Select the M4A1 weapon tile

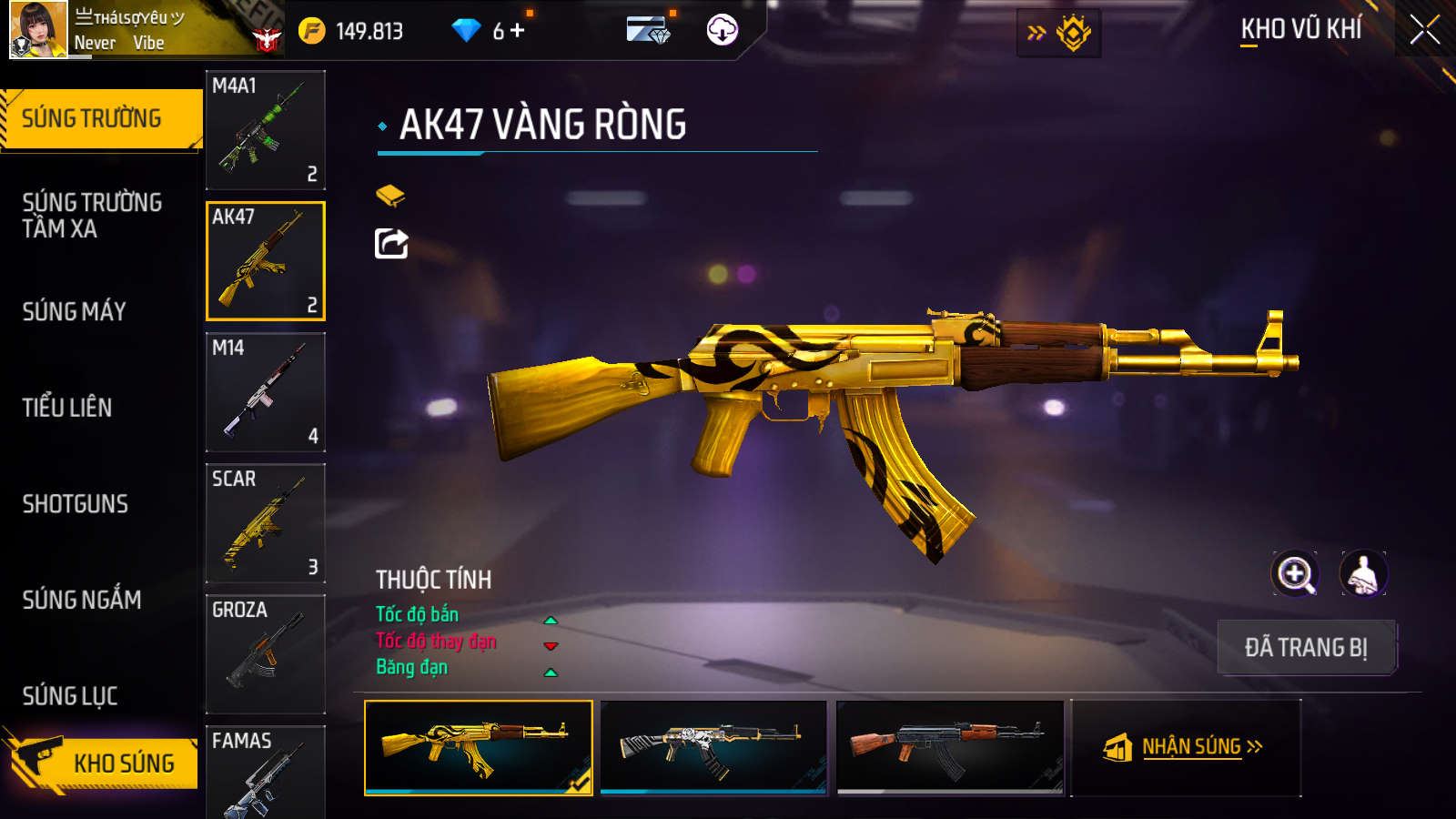pos(265,130)
